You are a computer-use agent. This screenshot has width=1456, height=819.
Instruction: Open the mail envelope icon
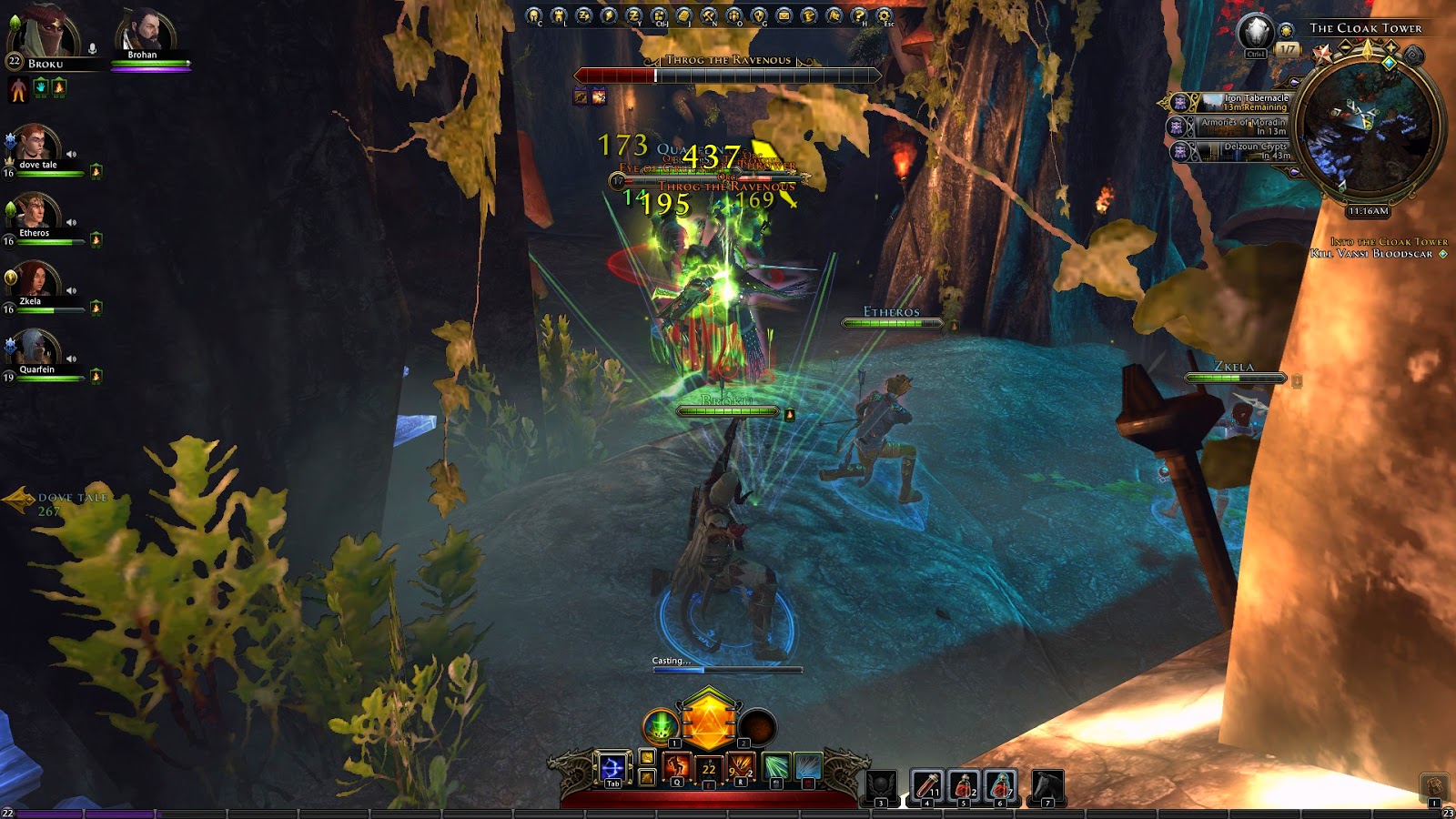coord(784,15)
